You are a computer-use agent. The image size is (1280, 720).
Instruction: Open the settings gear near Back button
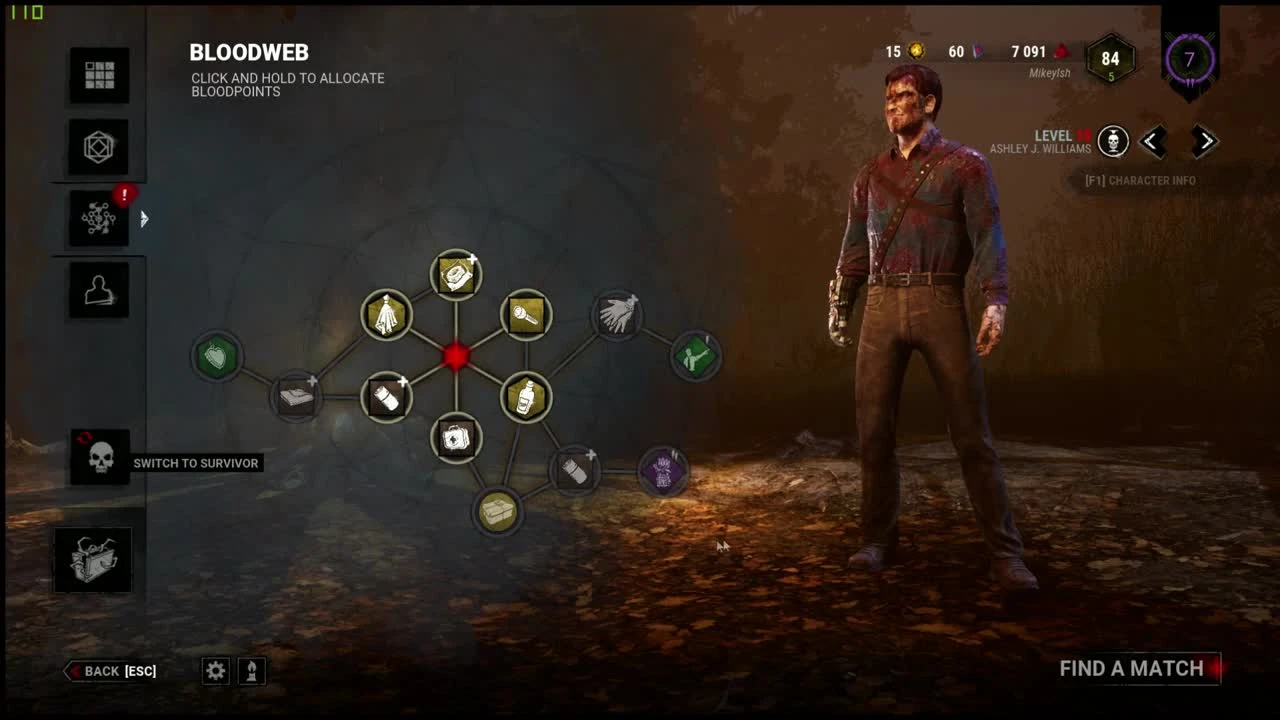(x=215, y=671)
